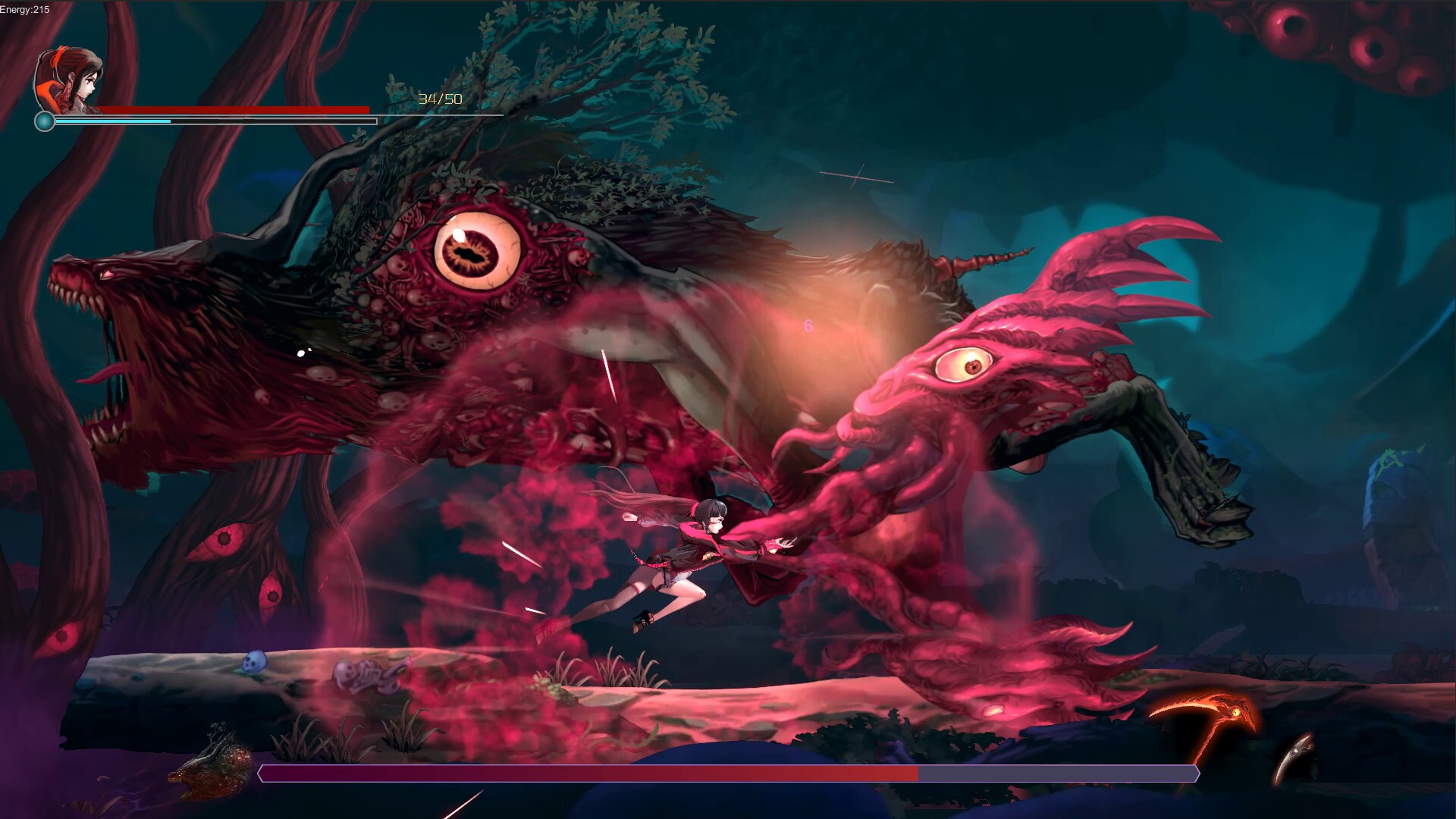Click the crosshair marker above the boss
The width and height of the screenshot is (1456, 819).
coord(855,175)
